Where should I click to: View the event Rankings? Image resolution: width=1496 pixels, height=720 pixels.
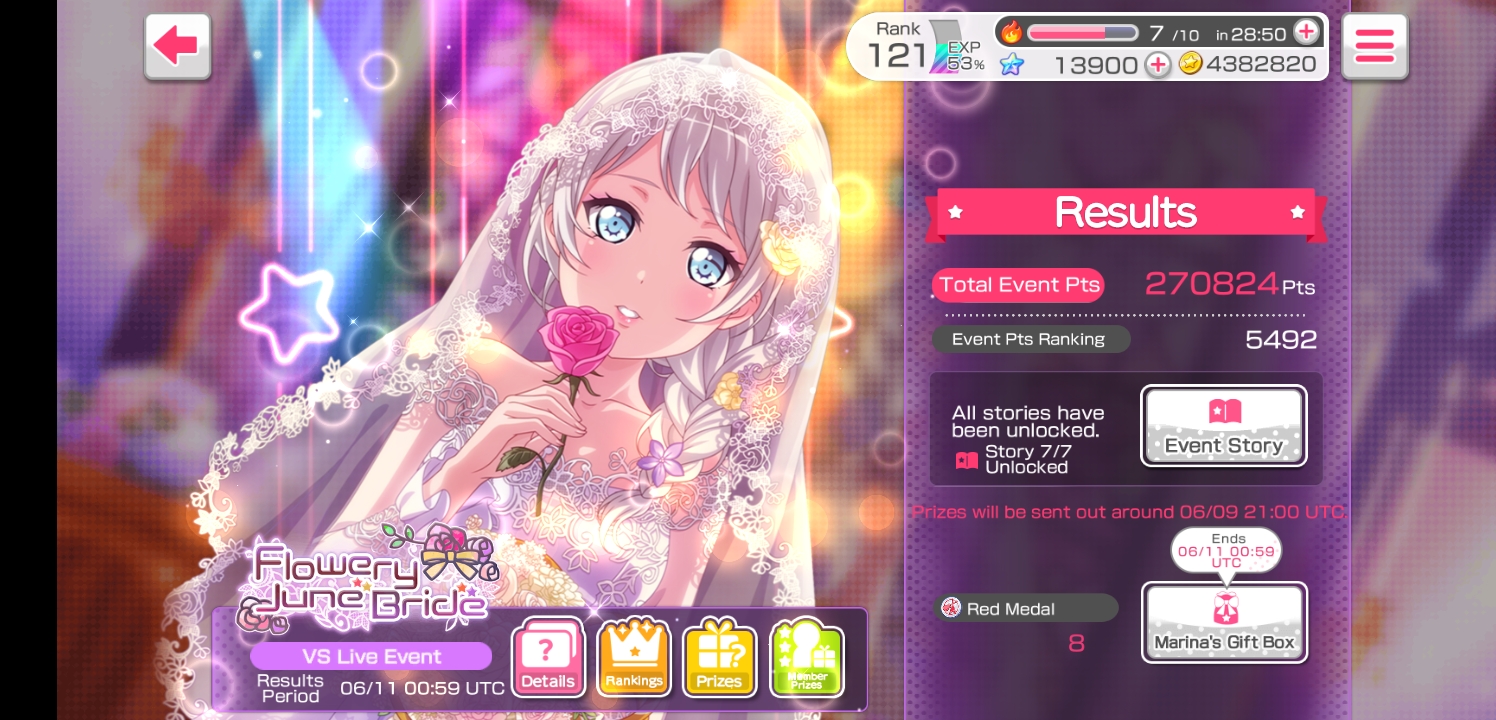click(633, 658)
